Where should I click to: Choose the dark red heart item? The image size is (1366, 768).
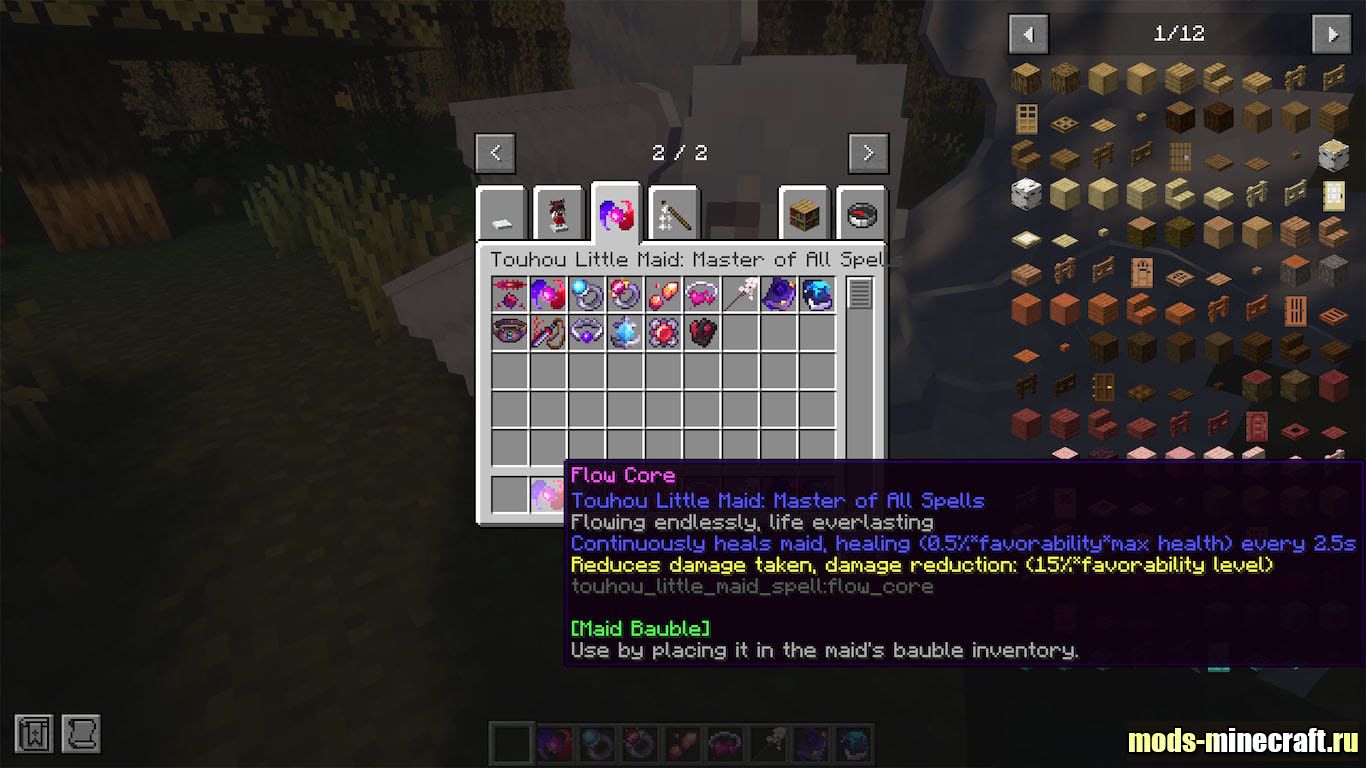(x=702, y=332)
